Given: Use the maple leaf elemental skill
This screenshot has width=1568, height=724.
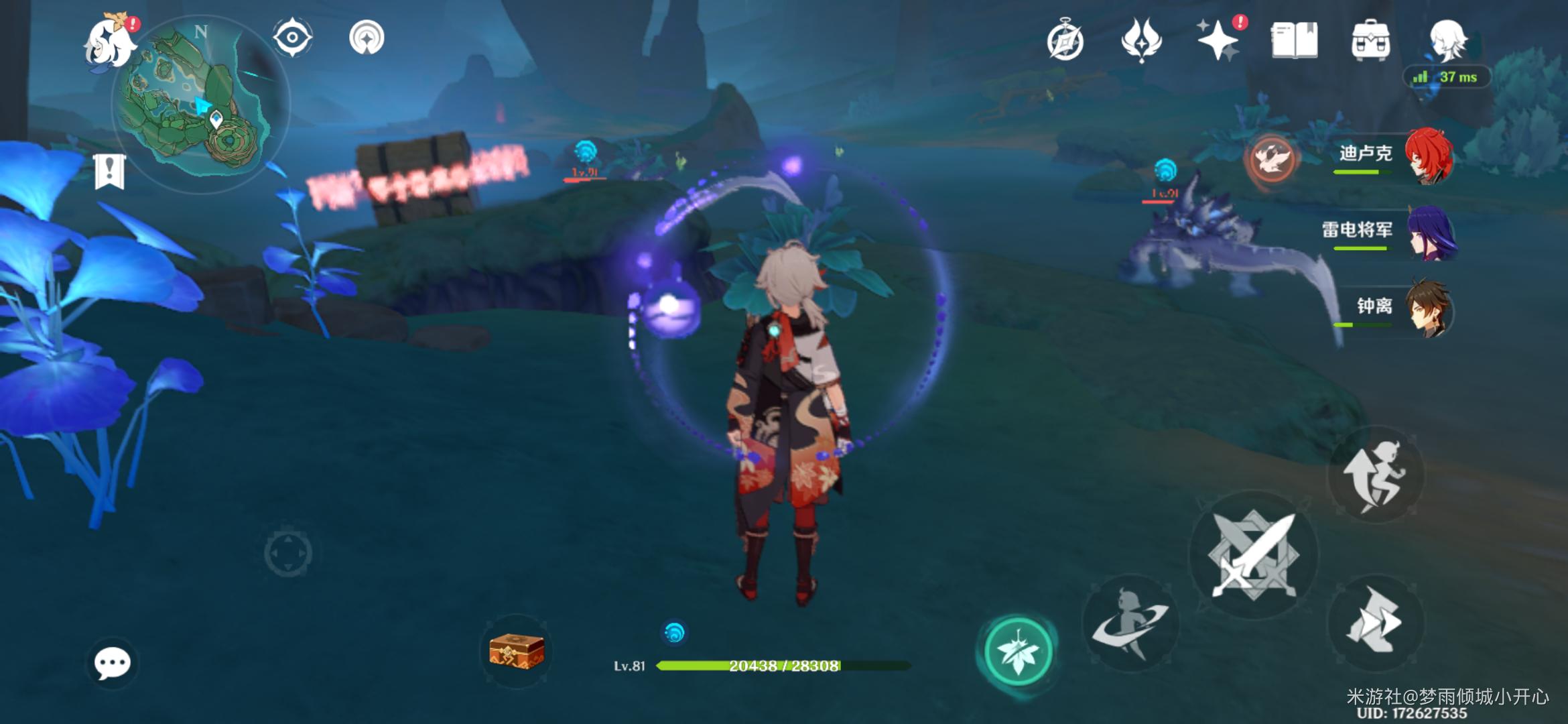Looking at the screenshot, I should pyautogui.click(x=1017, y=652).
